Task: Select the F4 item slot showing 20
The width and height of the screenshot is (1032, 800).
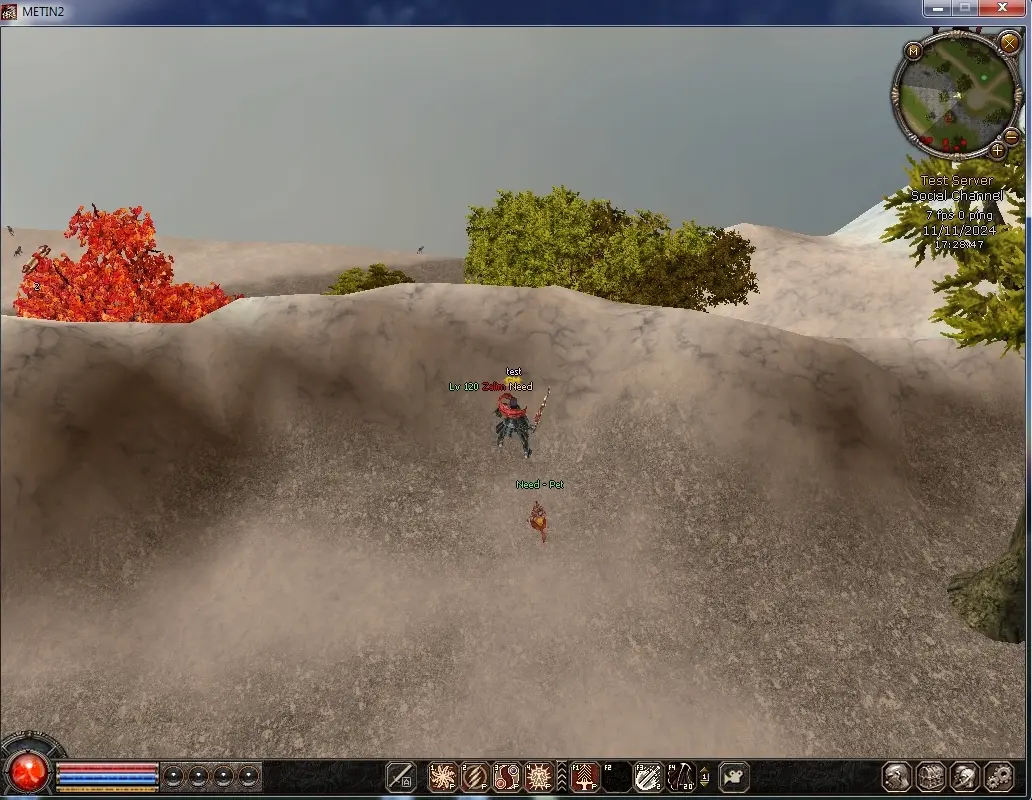Action: coord(681,776)
